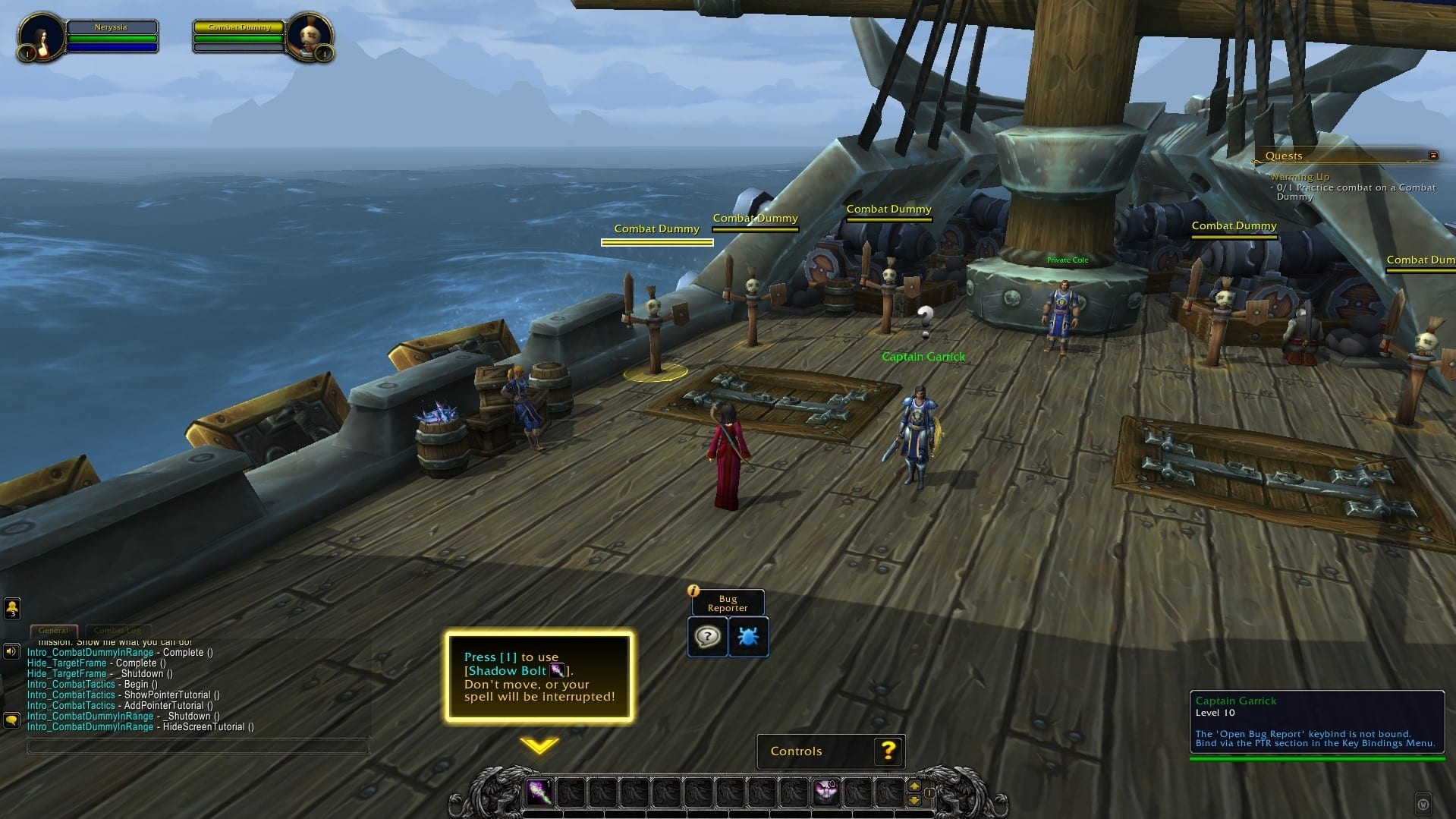Collapse the Quests tracker panel
The height and width of the screenshot is (819, 1456).
click(1433, 156)
